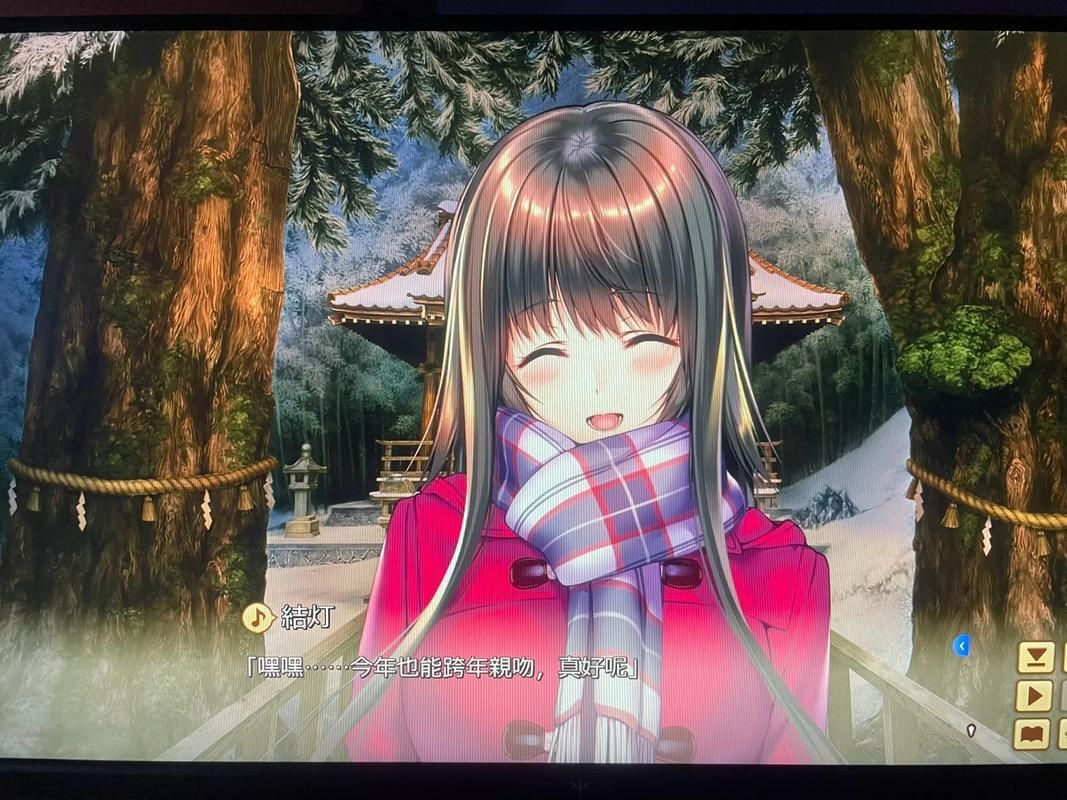The image size is (1067, 800).
Task: Open the backlog with the book icon
Action: click(x=1034, y=734)
